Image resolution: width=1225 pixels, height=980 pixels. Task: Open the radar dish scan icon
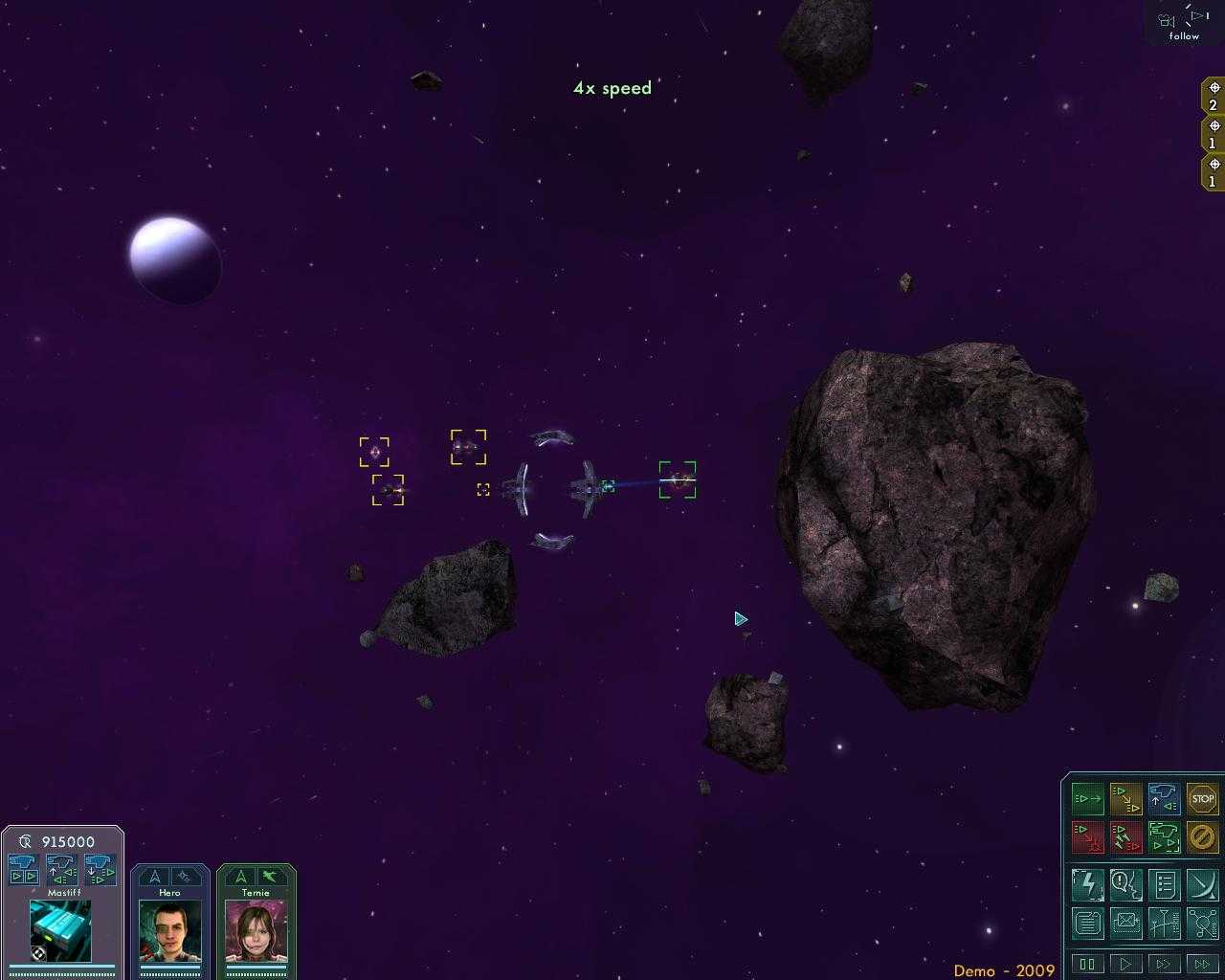[1201, 884]
